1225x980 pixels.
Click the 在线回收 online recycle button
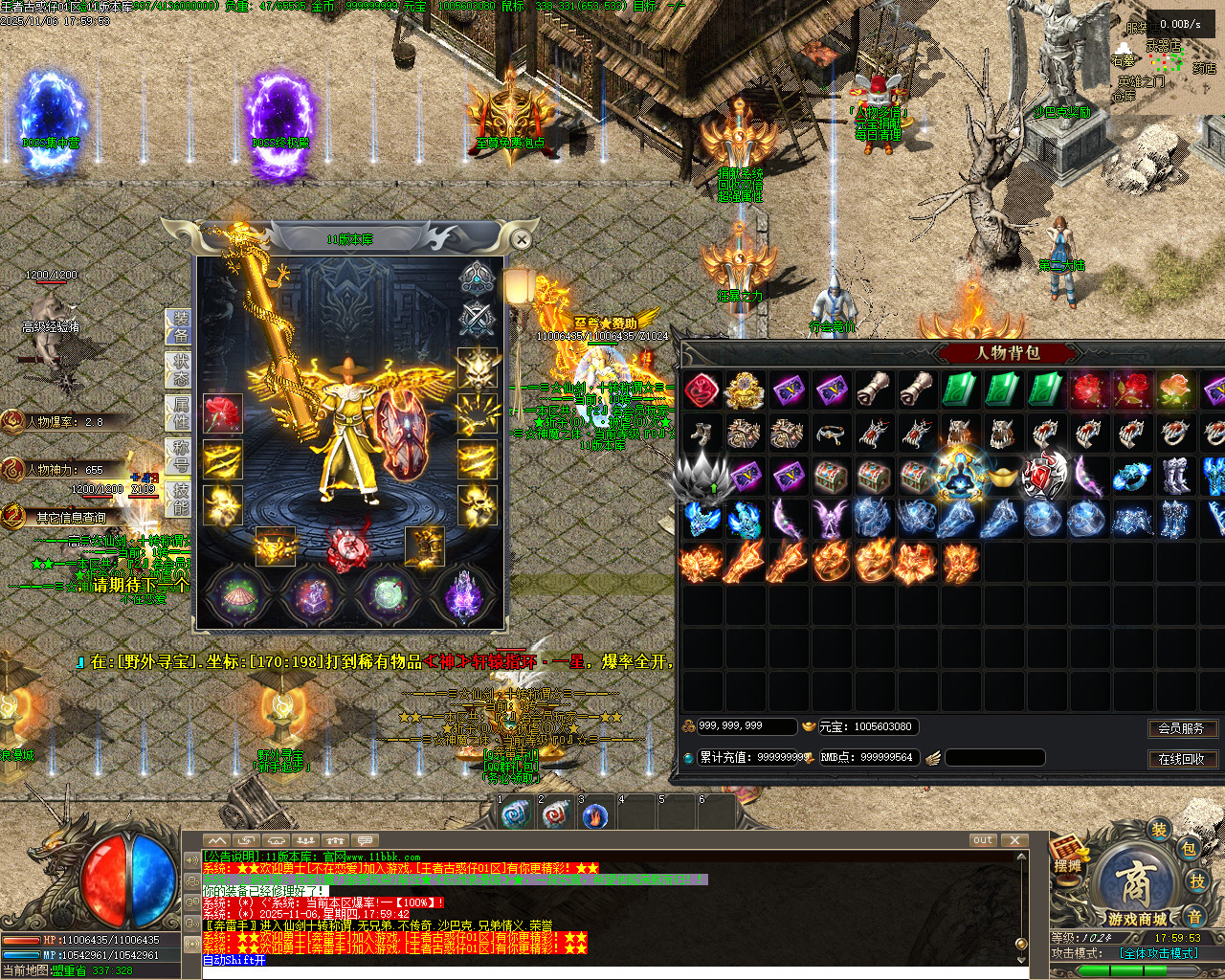coord(1182,759)
